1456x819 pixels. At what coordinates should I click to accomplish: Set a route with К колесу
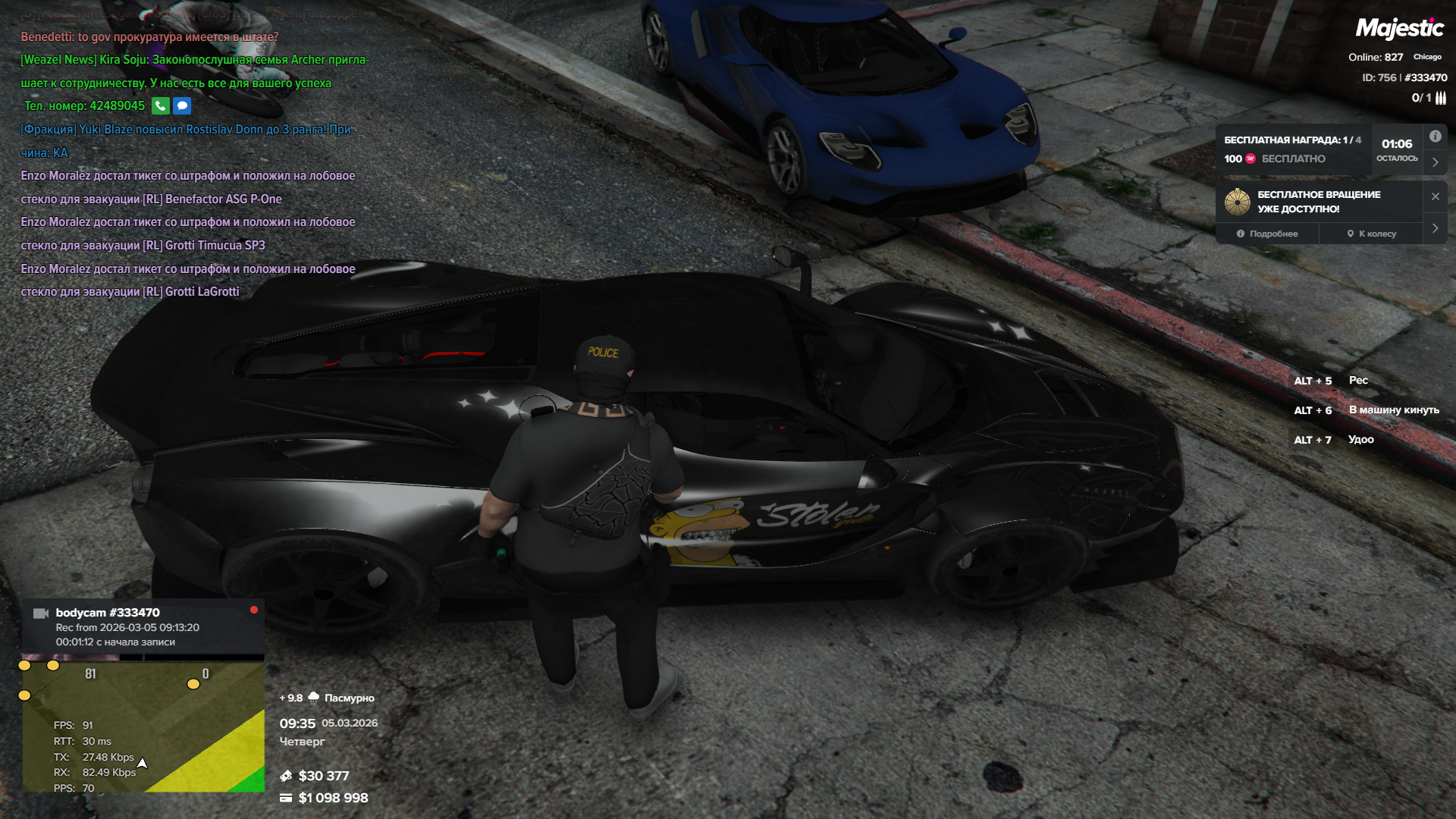(1371, 234)
